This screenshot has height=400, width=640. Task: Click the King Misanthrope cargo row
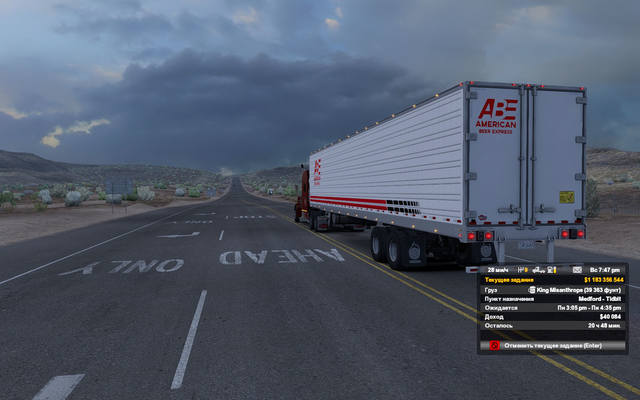coord(553,290)
